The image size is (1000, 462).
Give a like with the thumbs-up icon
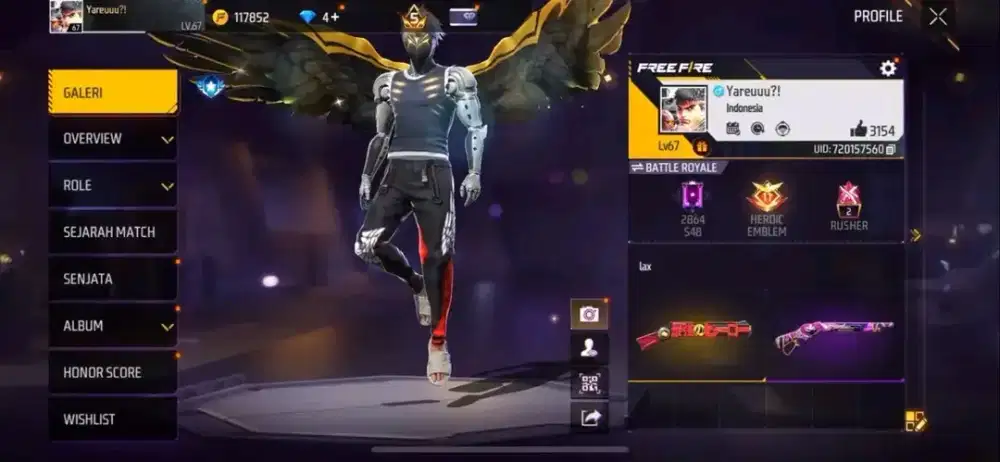pos(858,129)
